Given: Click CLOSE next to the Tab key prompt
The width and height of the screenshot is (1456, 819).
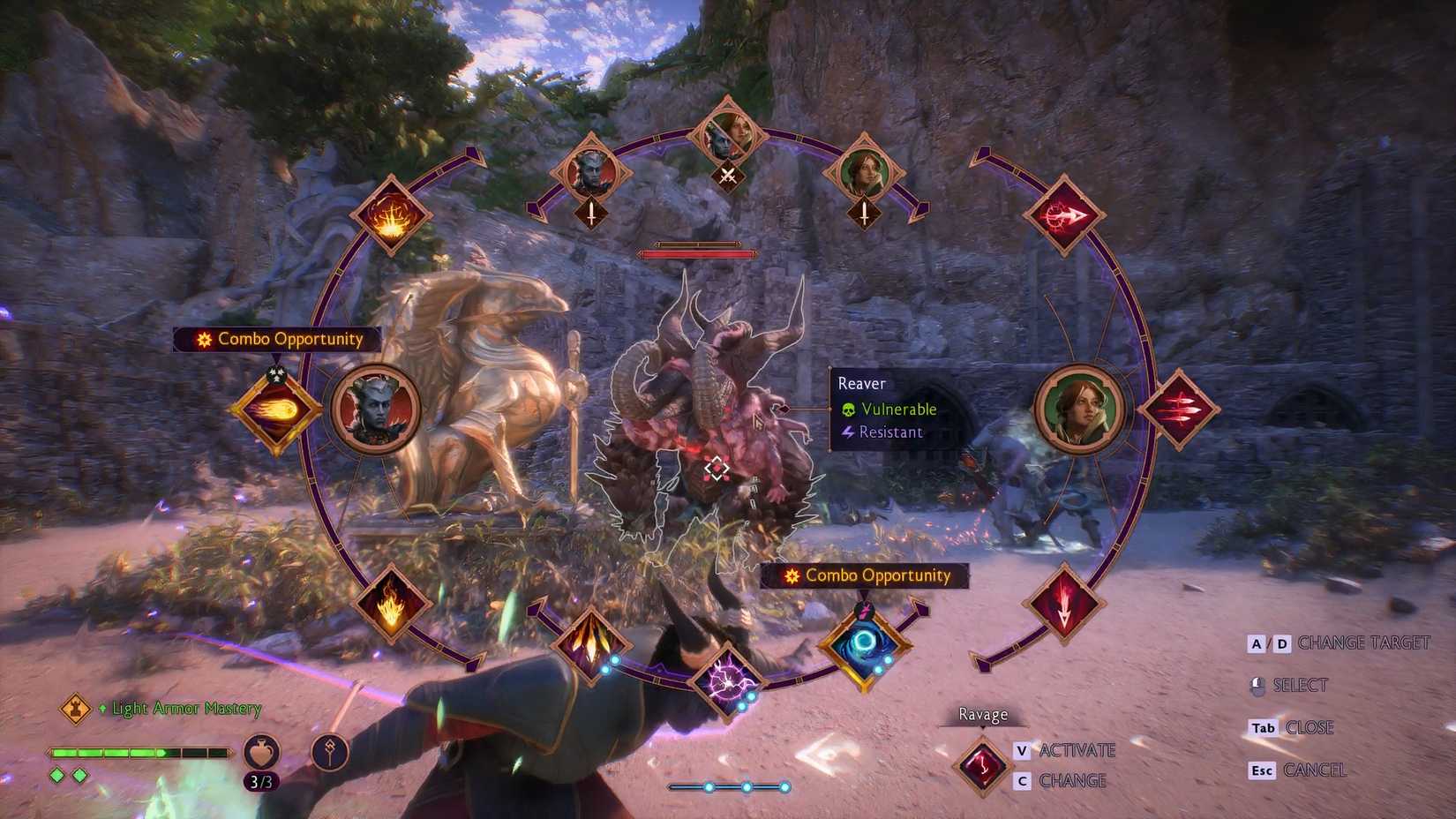Looking at the screenshot, I should (x=1311, y=727).
